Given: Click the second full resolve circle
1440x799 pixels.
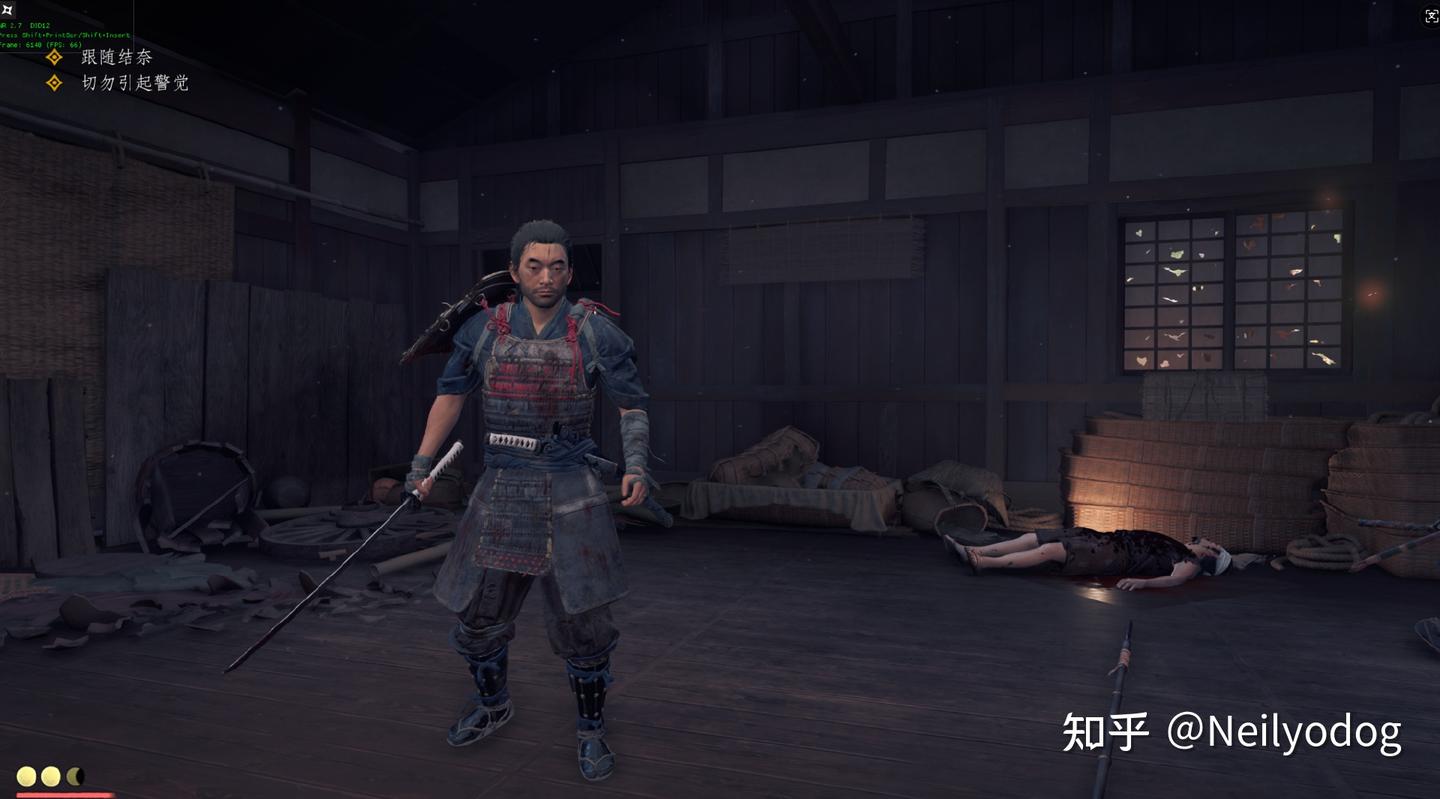Looking at the screenshot, I should pyautogui.click(x=51, y=775).
